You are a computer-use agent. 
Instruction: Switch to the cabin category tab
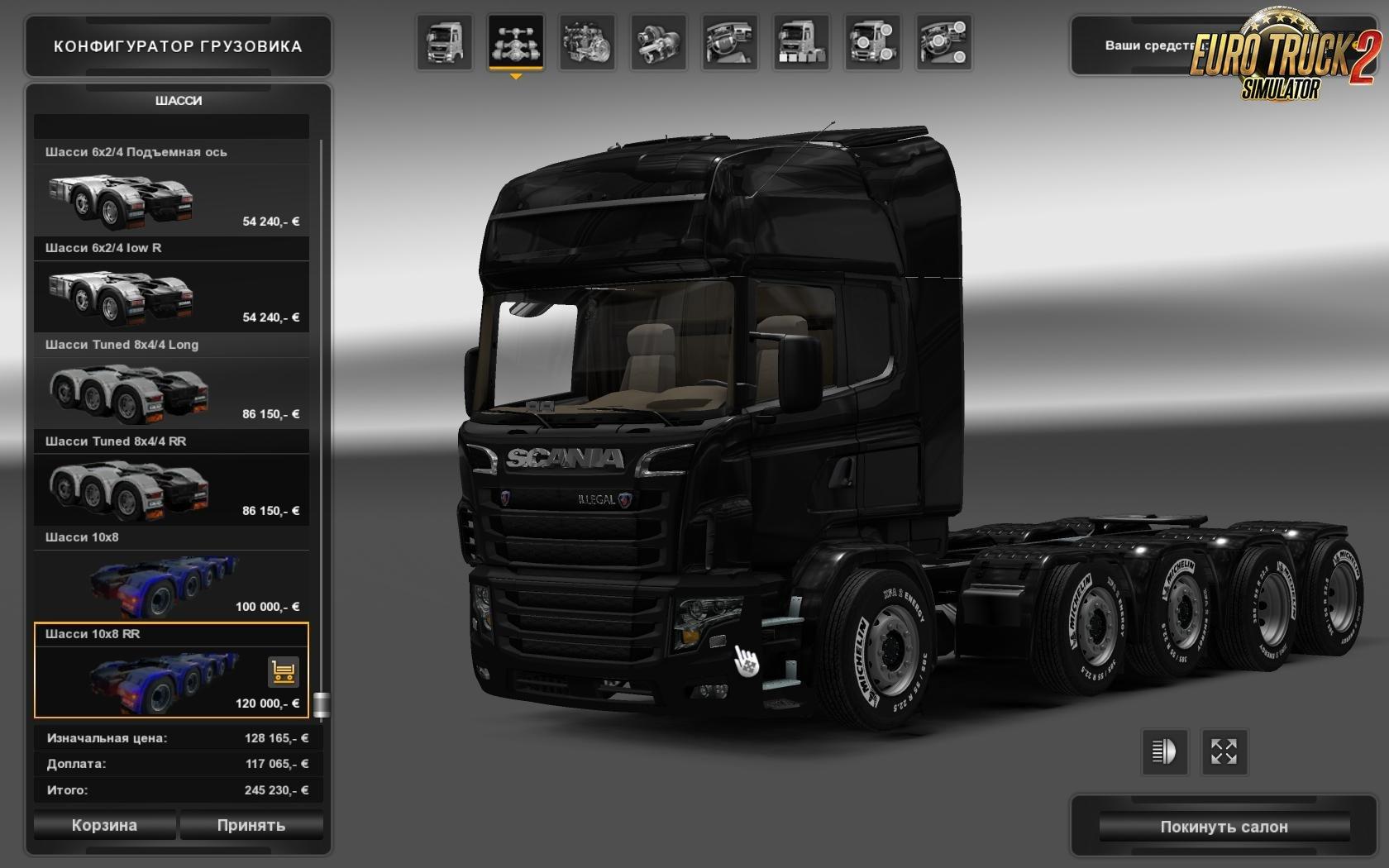(x=445, y=42)
